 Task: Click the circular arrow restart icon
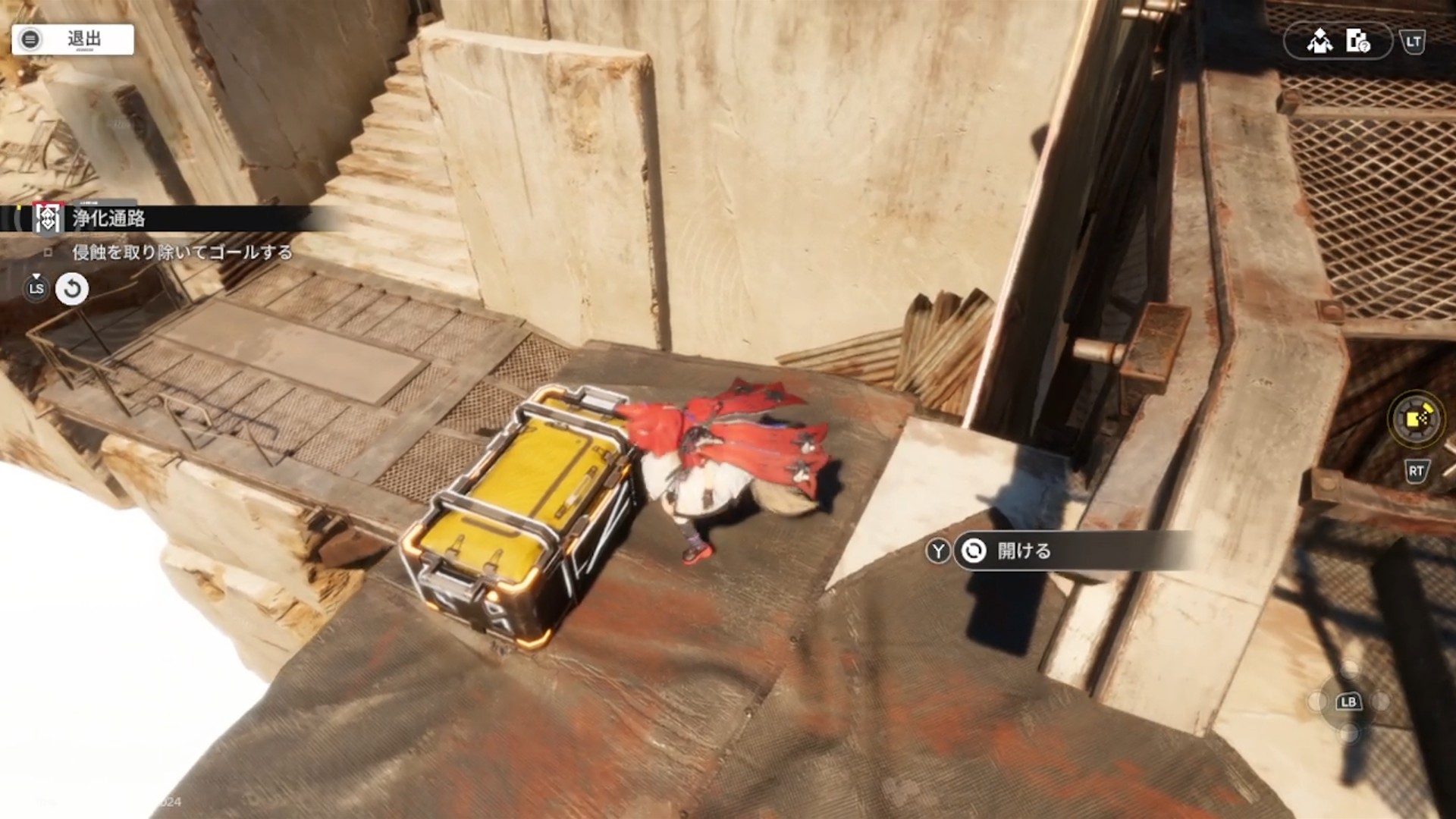coord(72,289)
